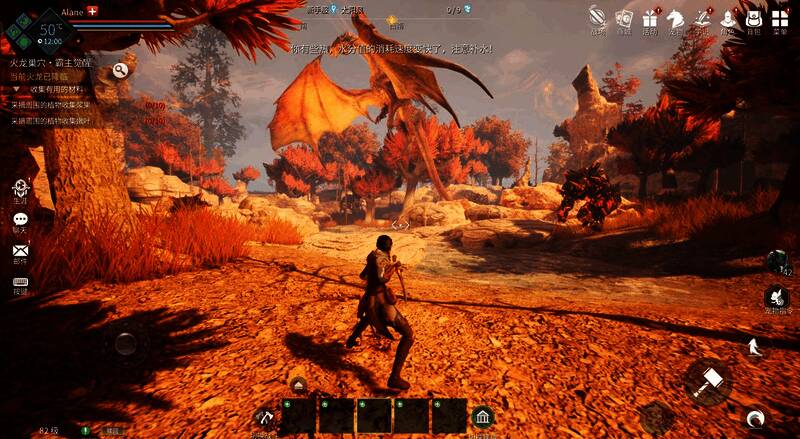
Task: Open the pet command (宠物指令) button
Action: click(776, 297)
